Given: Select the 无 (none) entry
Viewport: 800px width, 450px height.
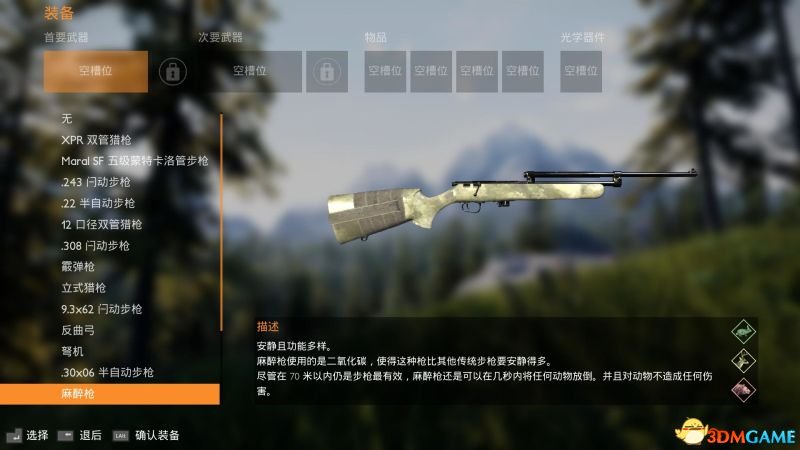Looking at the screenshot, I should (67, 119).
